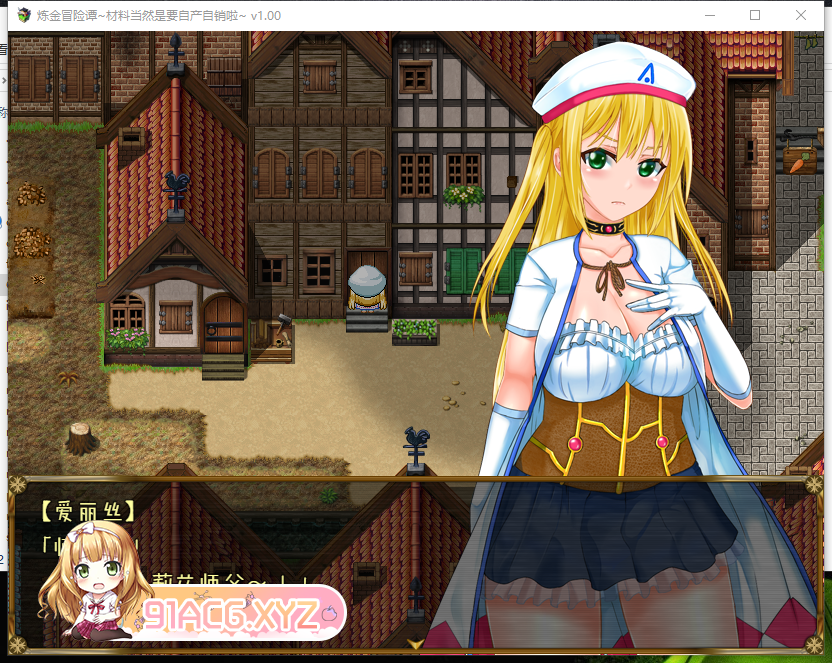Screen dimensions: 832x663
Task: Close the game window
Action: point(801,15)
